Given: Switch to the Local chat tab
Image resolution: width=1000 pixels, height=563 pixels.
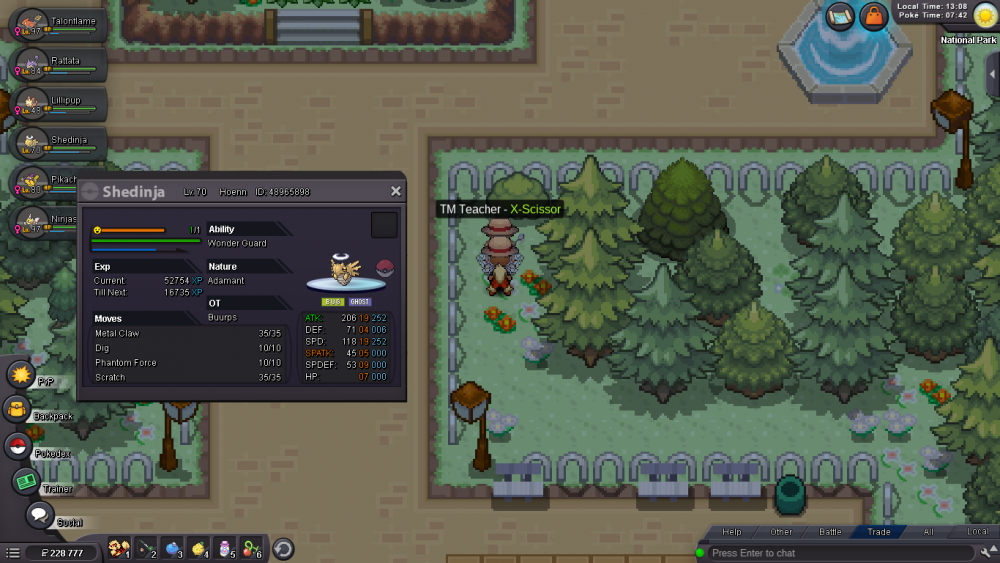Looking at the screenshot, I should (x=977, y=532).
